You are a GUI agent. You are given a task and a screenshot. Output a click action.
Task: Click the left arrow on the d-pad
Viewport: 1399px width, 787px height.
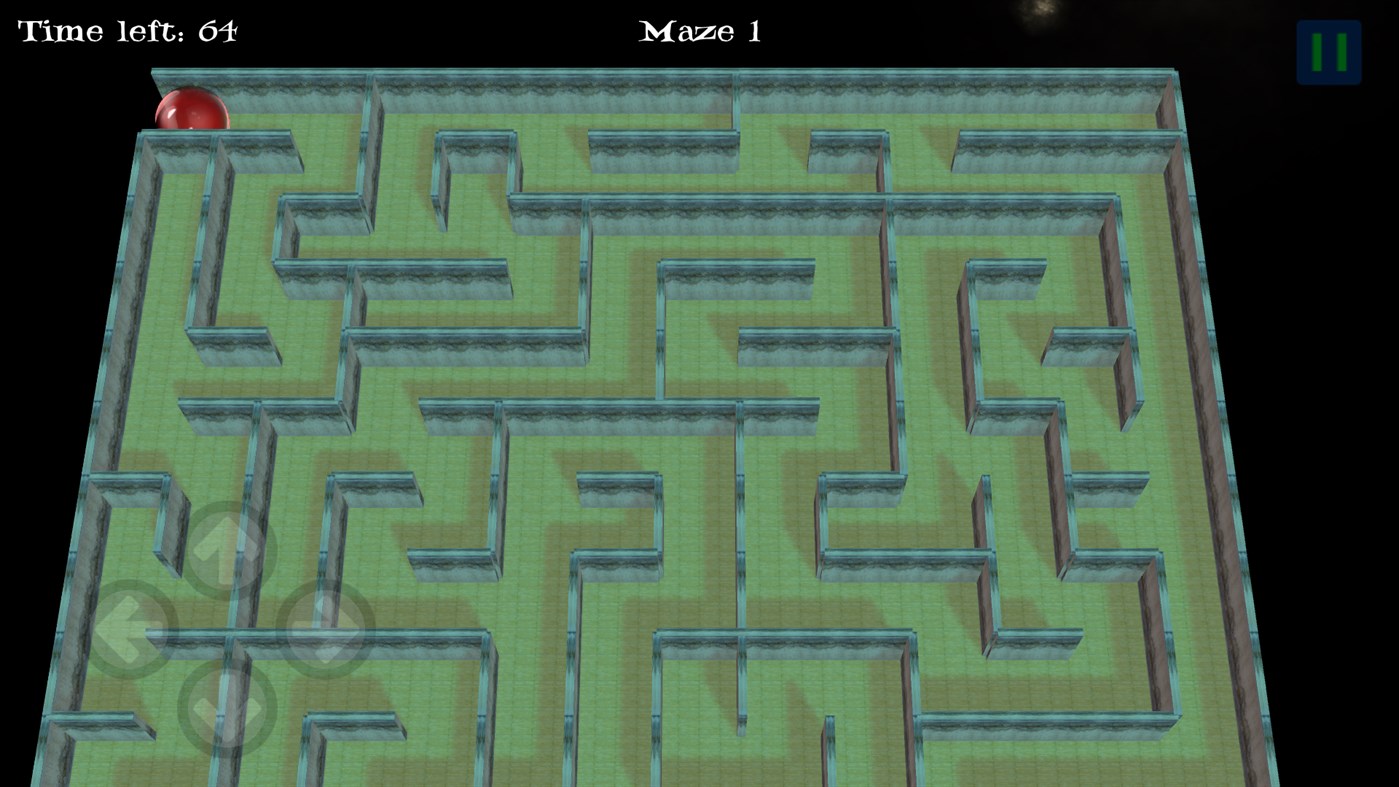(130, 630)
